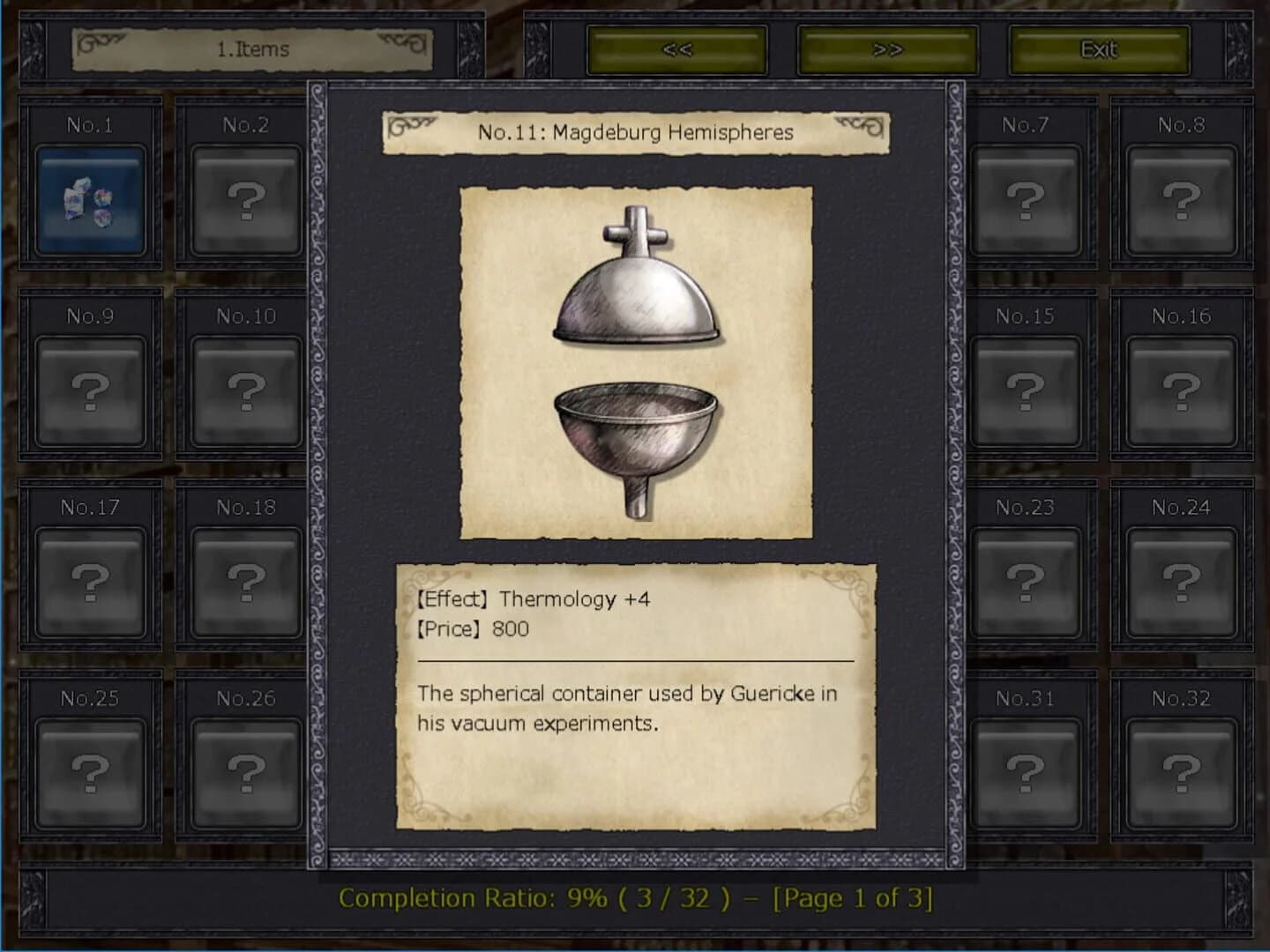Switch to the 1.Items category tab
The image size is (1270, 952).
coord(250,49)
